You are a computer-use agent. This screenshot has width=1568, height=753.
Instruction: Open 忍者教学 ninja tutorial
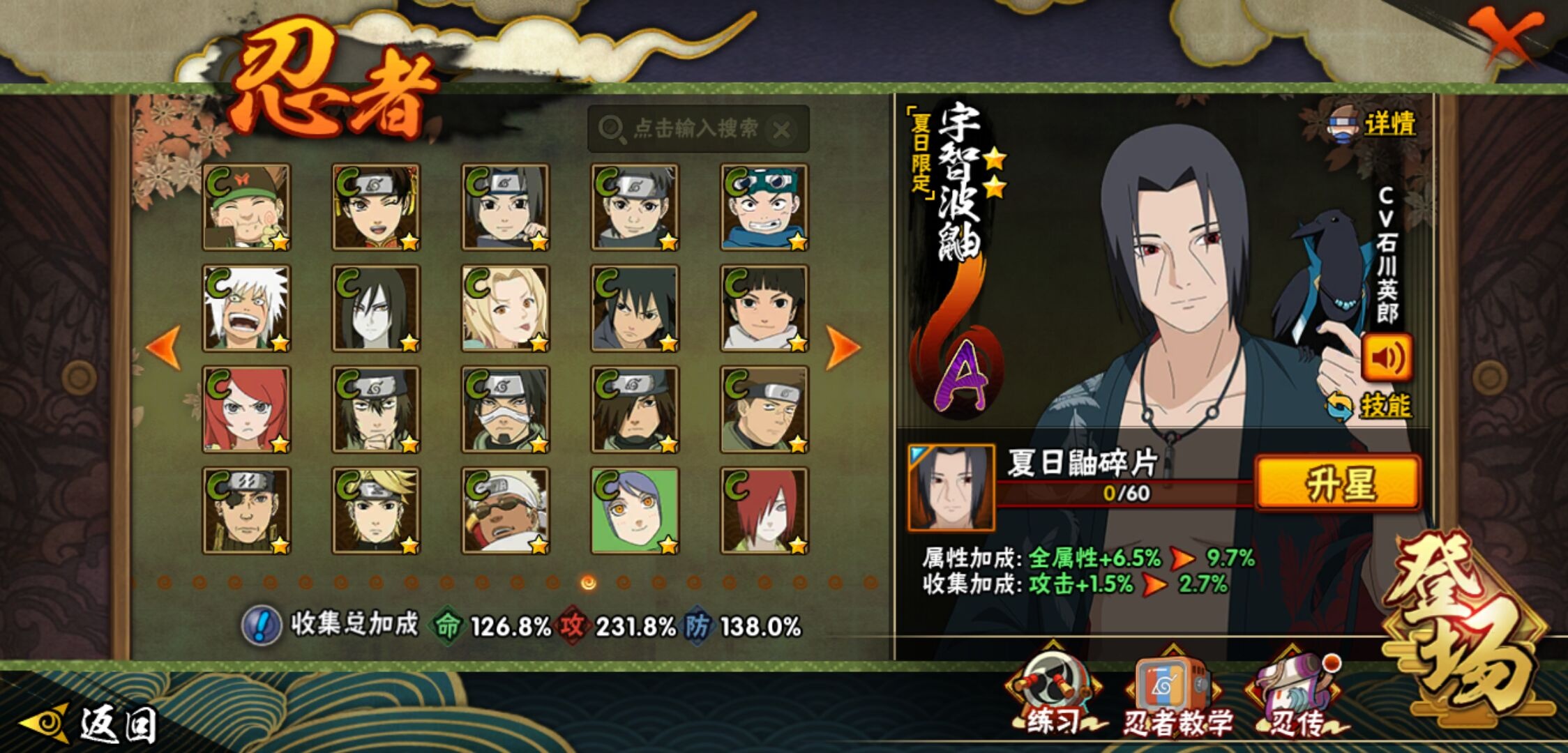[1175, 694]
